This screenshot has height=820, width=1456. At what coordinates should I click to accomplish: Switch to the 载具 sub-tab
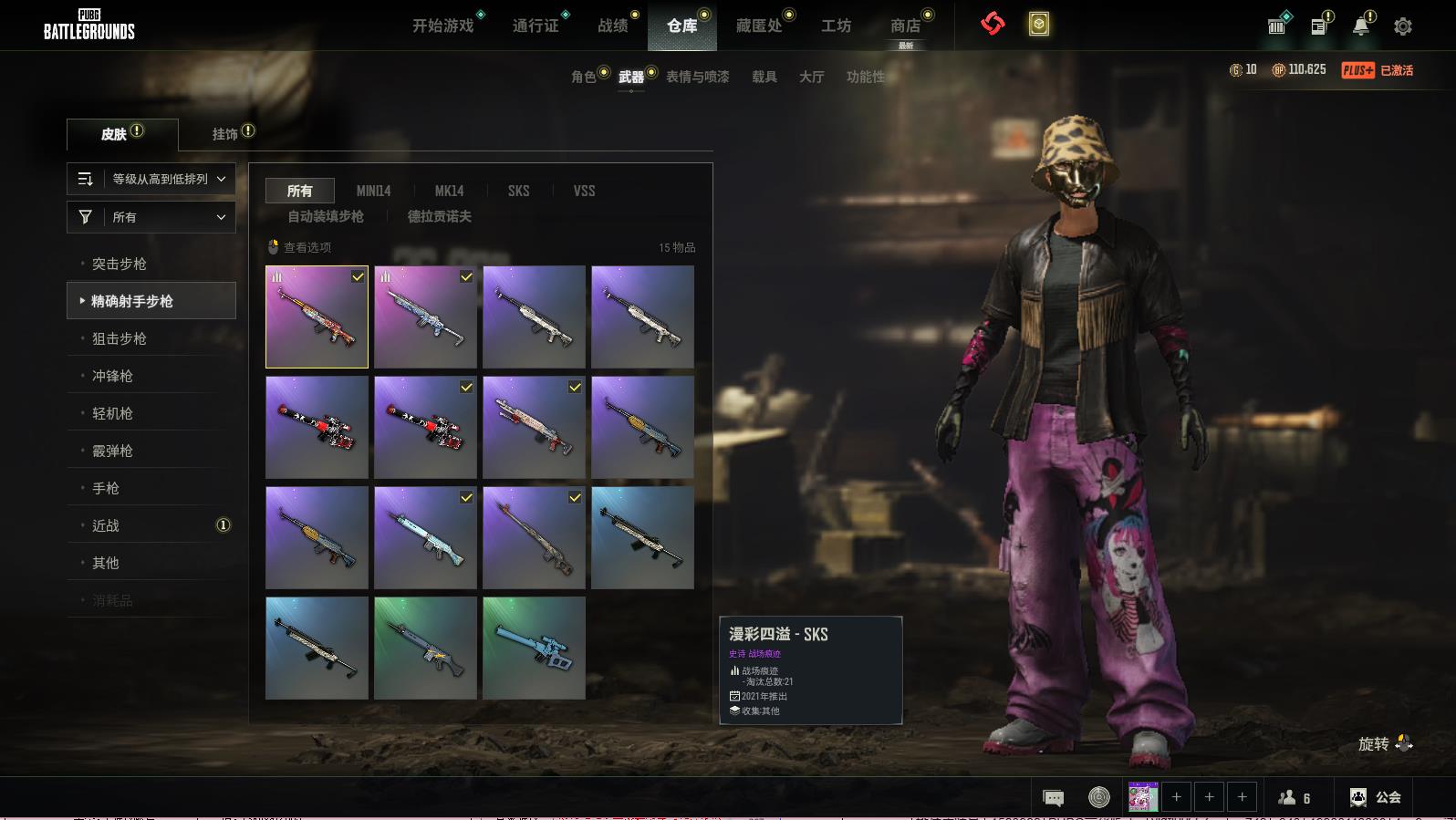point(764,77)
